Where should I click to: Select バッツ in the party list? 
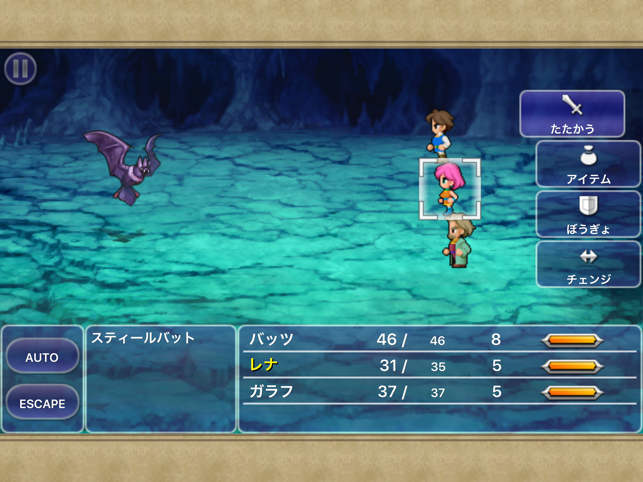click(270, 340)
